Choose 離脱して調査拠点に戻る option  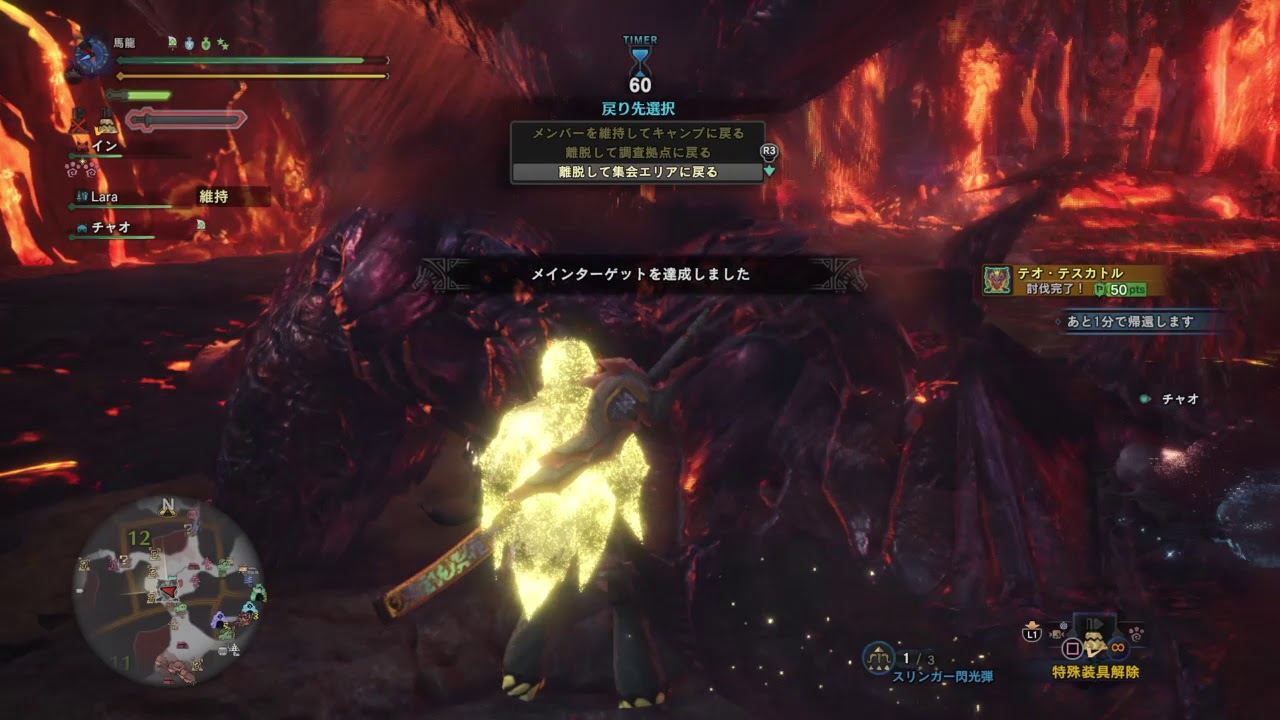pos(638,153)
